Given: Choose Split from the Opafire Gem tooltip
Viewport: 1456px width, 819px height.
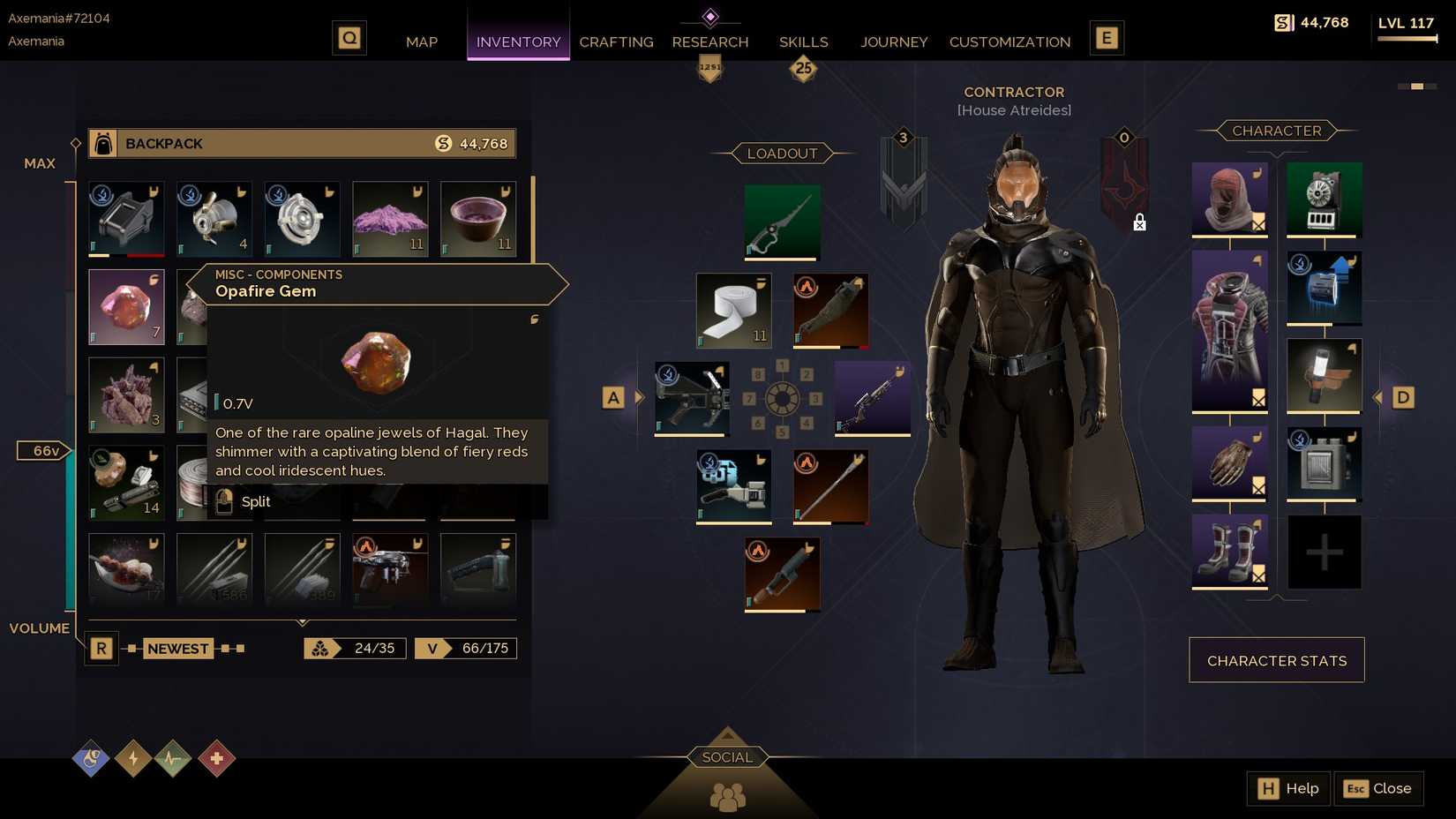Looking at the screenshot, I should pos(255,501).
